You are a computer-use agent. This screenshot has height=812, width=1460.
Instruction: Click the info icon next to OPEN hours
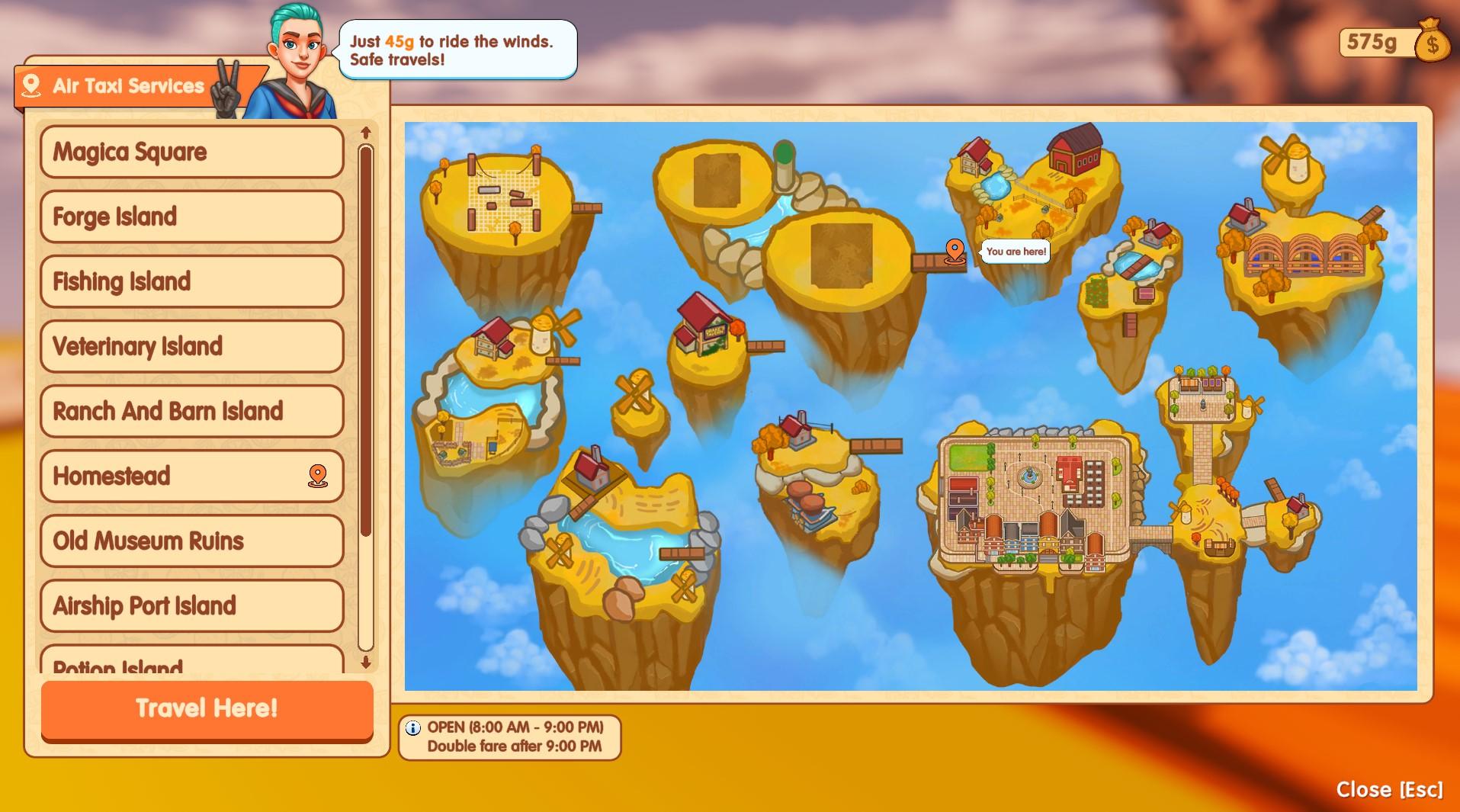pyautogui.click(x=413, y=726)
